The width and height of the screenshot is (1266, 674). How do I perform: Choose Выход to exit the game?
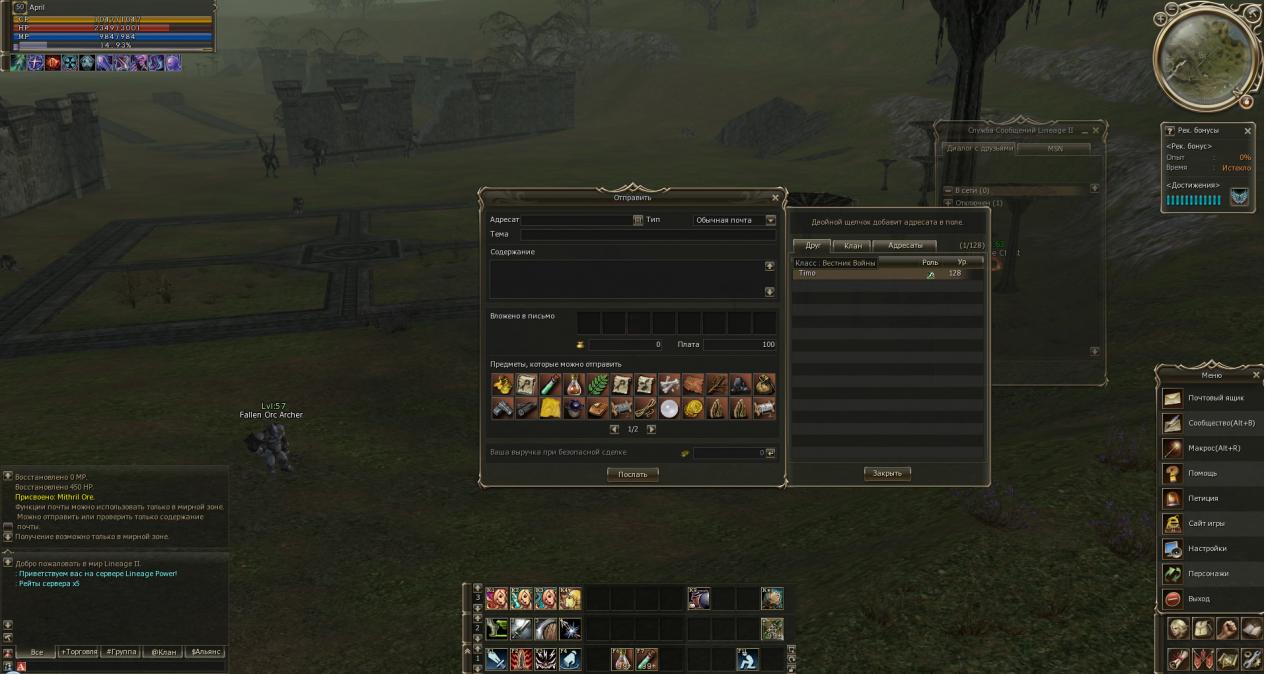coord(1200,598)
